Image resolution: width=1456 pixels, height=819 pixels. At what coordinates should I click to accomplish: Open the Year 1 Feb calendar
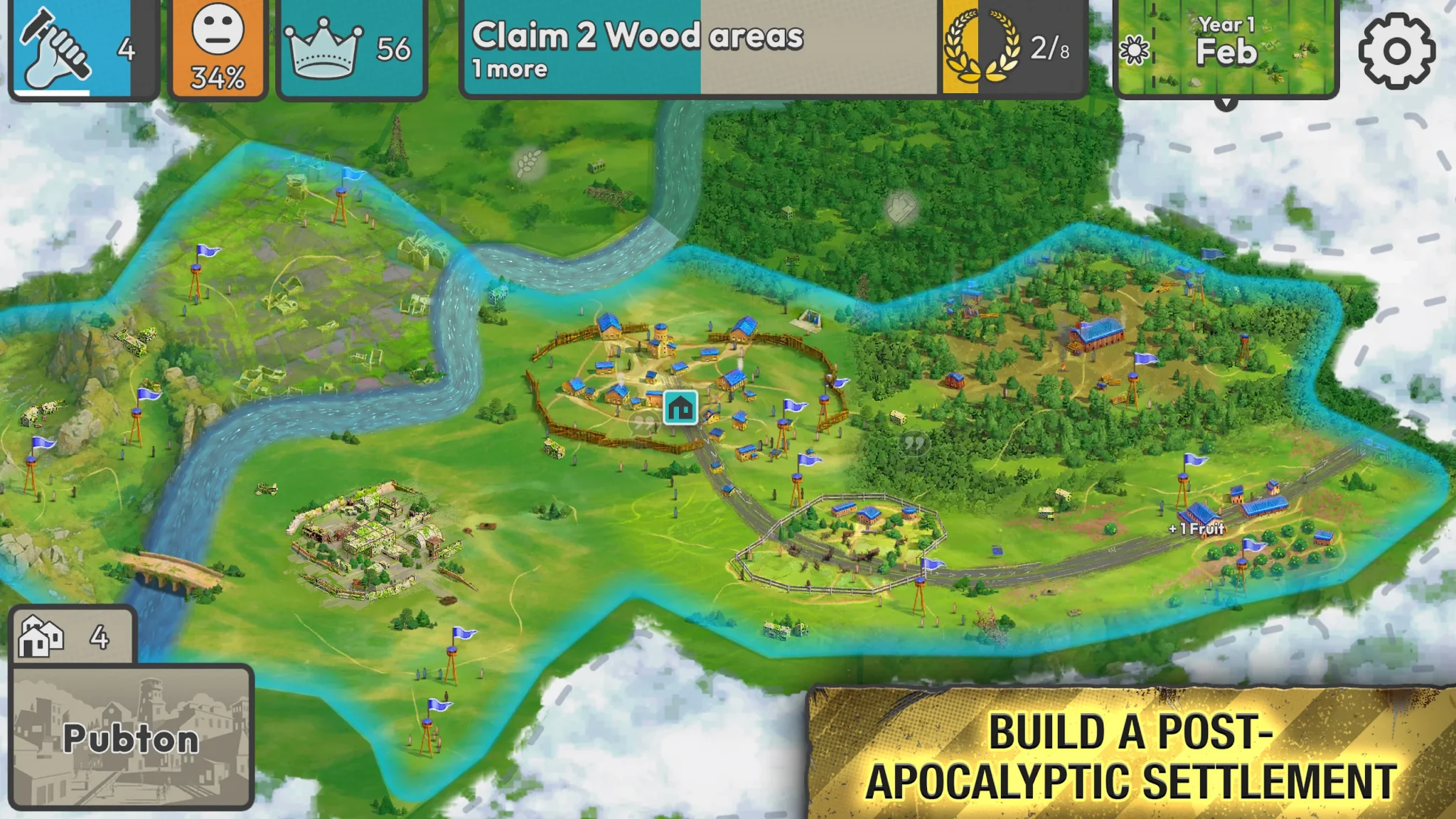pyautogui.click(x=1226, y=49)
